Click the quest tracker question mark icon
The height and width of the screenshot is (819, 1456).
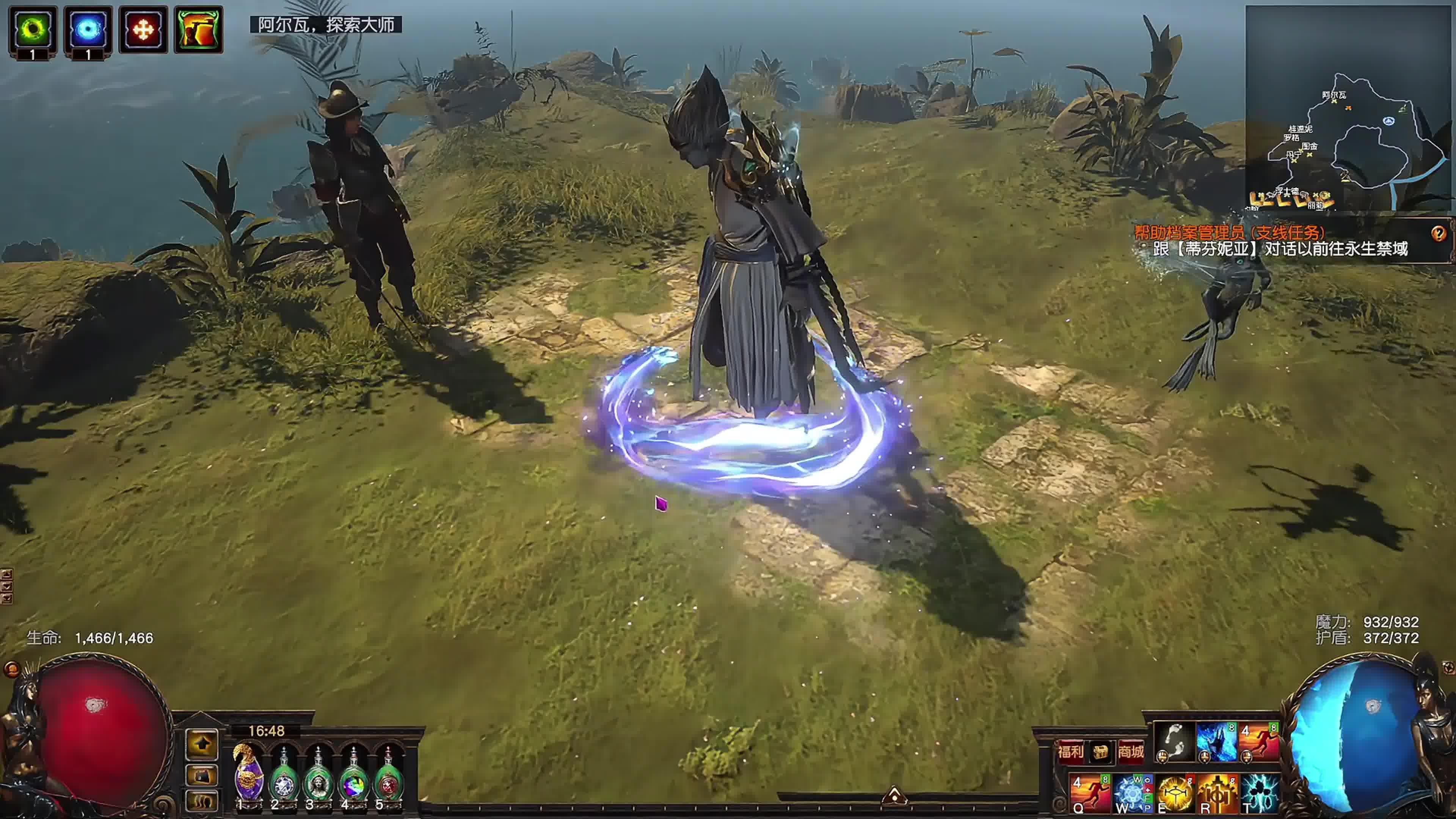click(x=1438, y=233)
